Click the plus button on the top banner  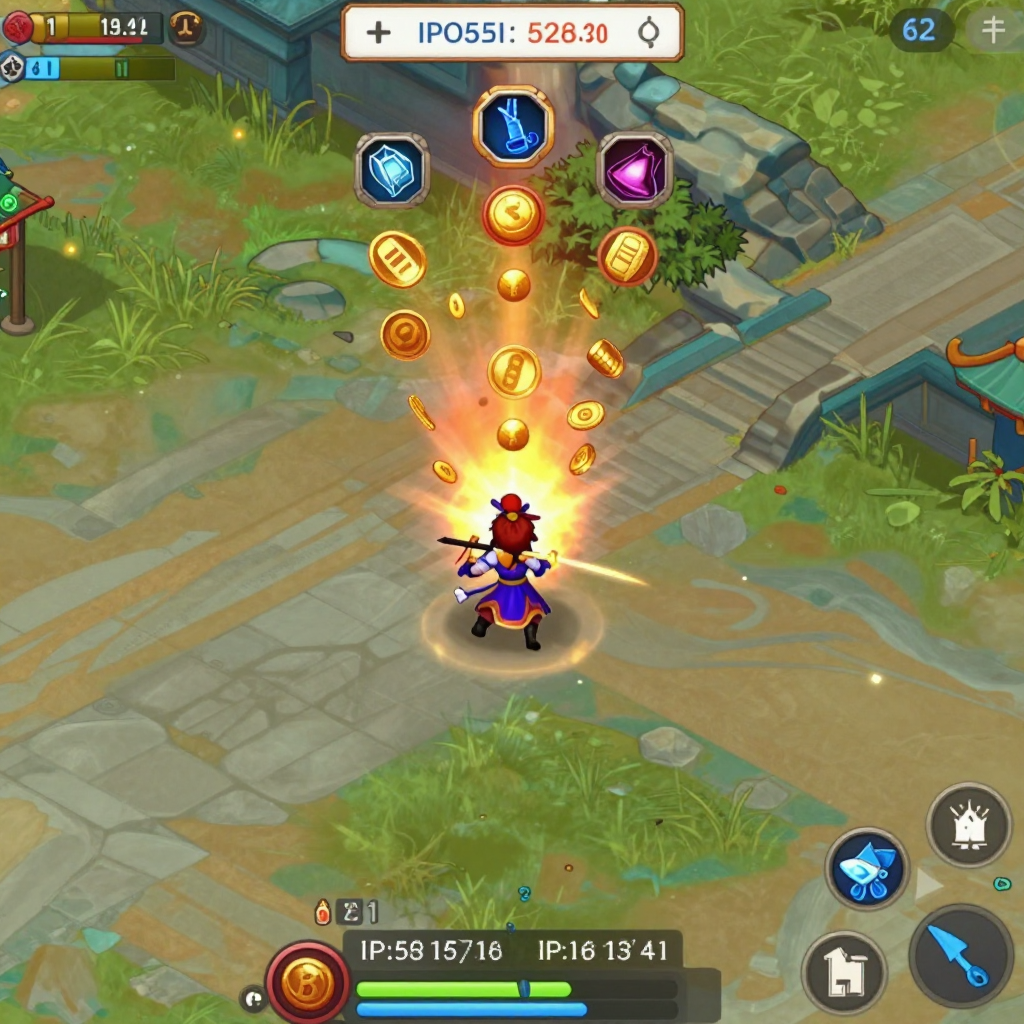point(378,33)
